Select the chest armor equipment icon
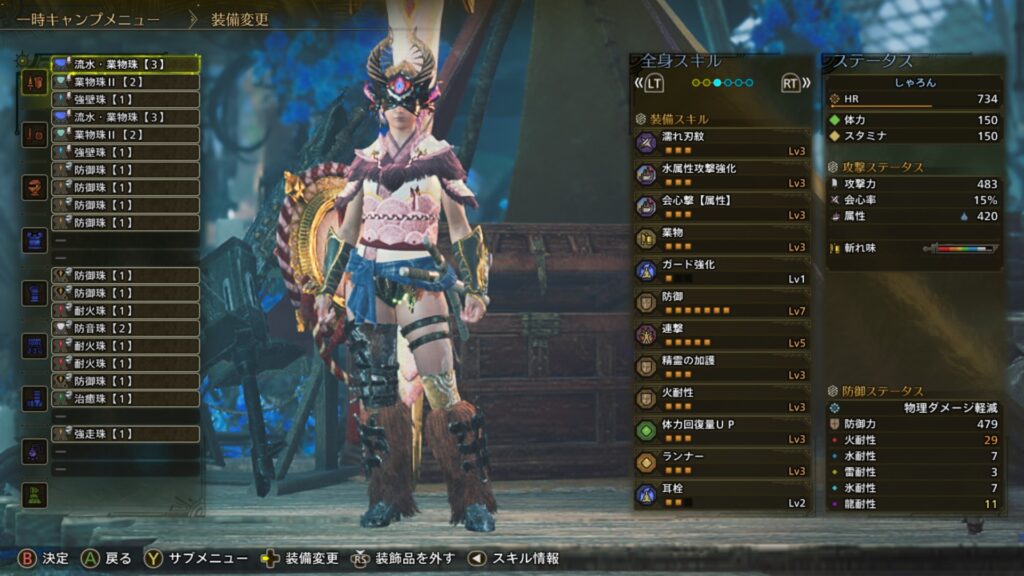 coord(35,240)
